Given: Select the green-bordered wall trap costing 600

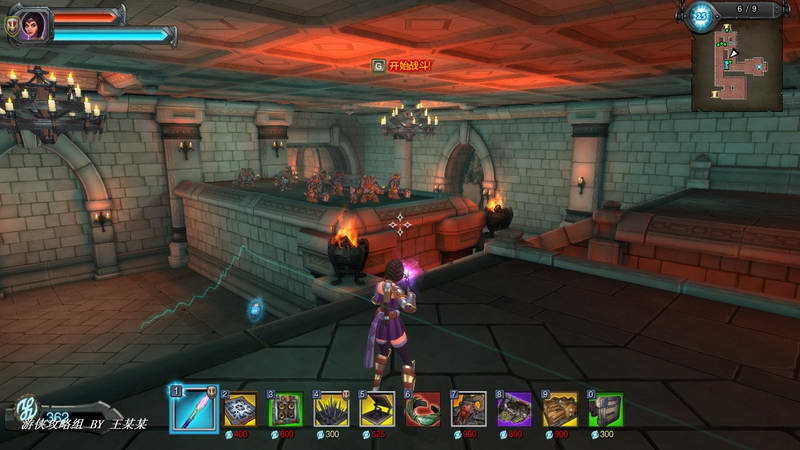Looking at the screenshot, I should (286, 409).
